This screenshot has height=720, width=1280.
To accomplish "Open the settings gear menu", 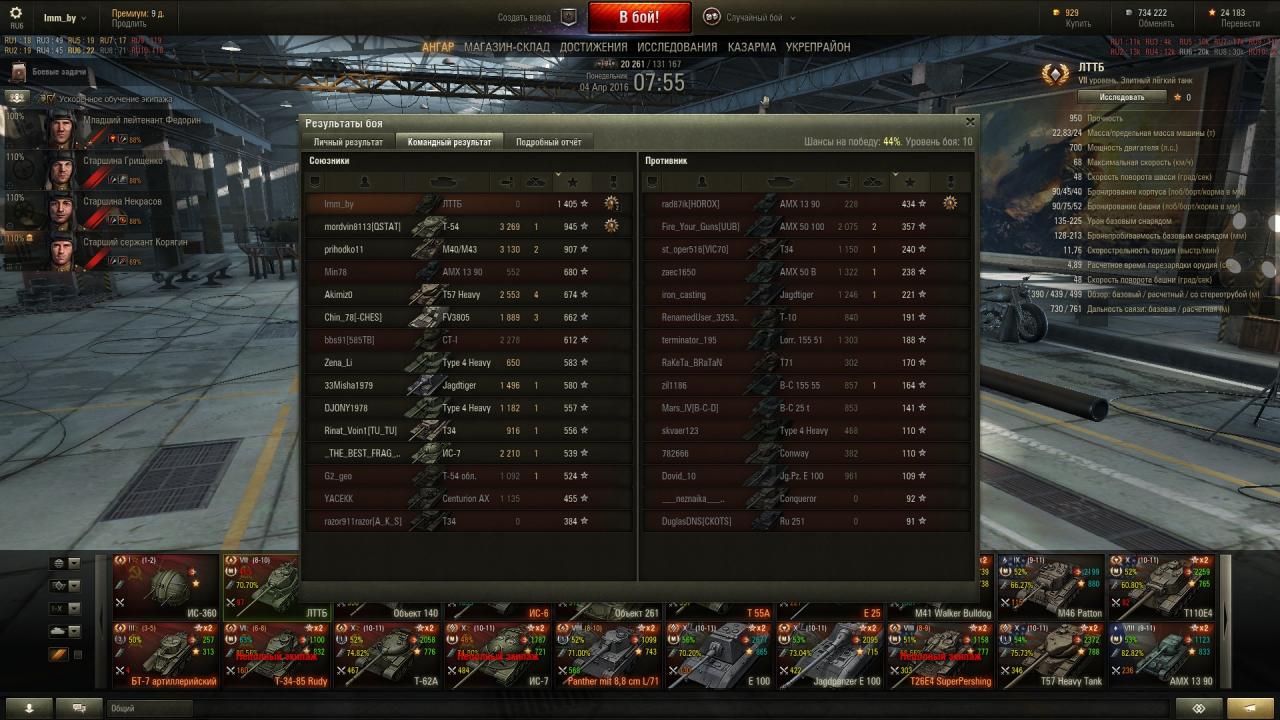I will pyautogui.click(x=16, y=13).
